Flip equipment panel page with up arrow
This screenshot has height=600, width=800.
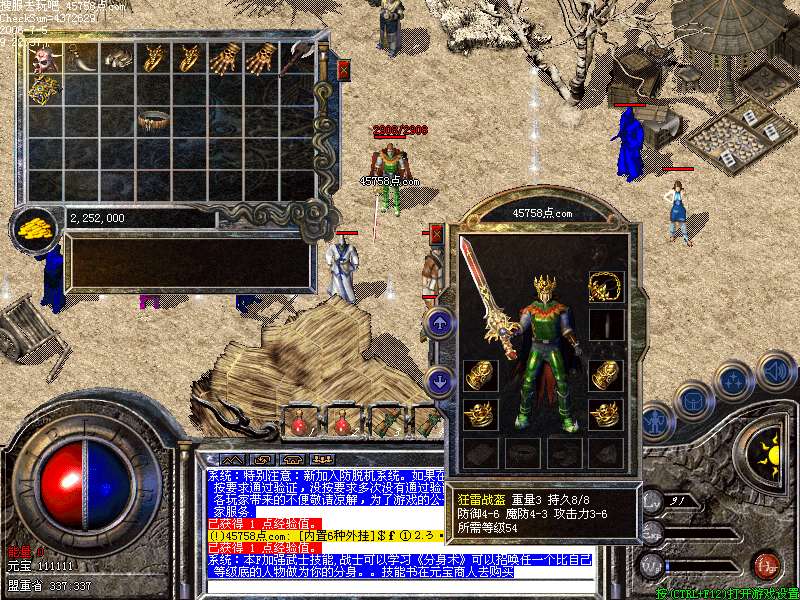click(x=441, y=323)
